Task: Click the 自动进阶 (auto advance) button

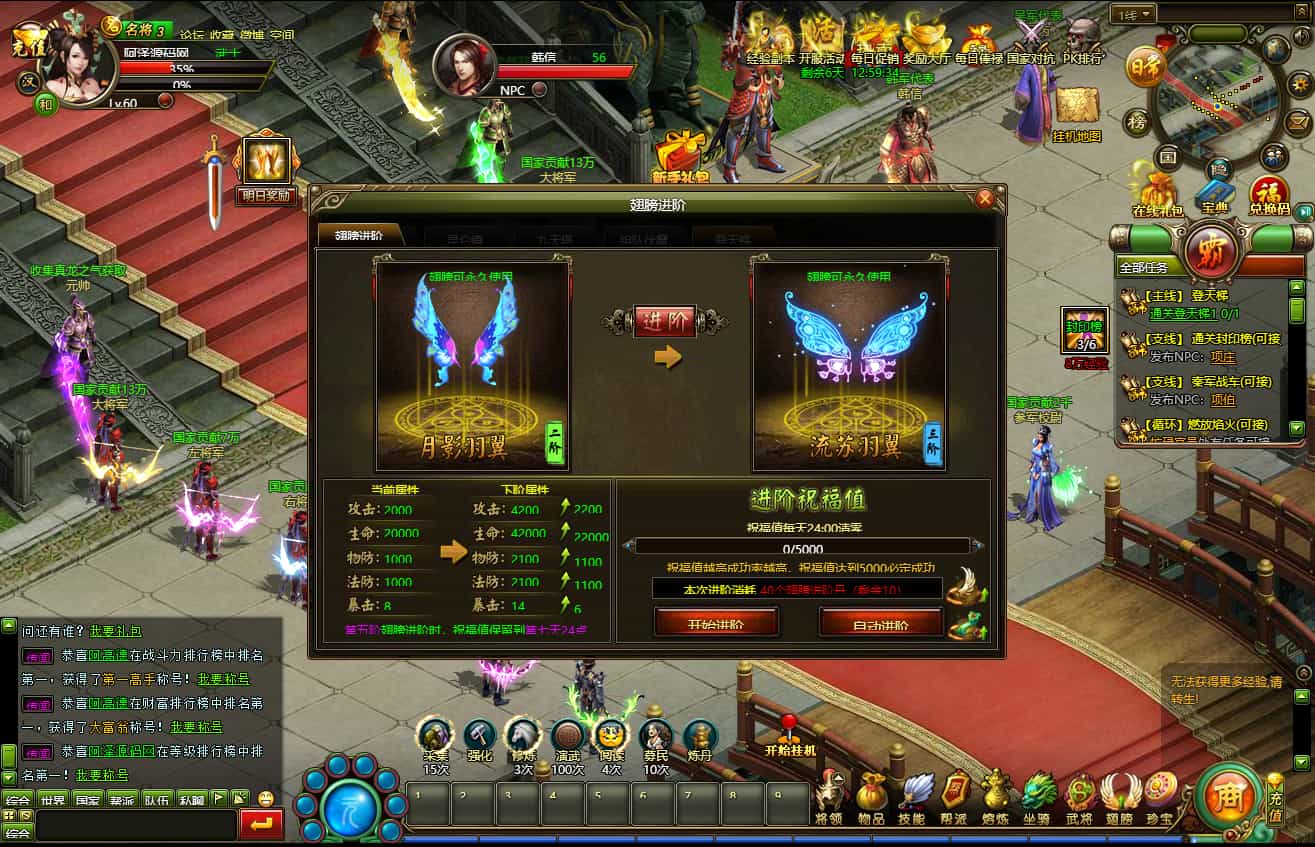Action: (881, 624)
